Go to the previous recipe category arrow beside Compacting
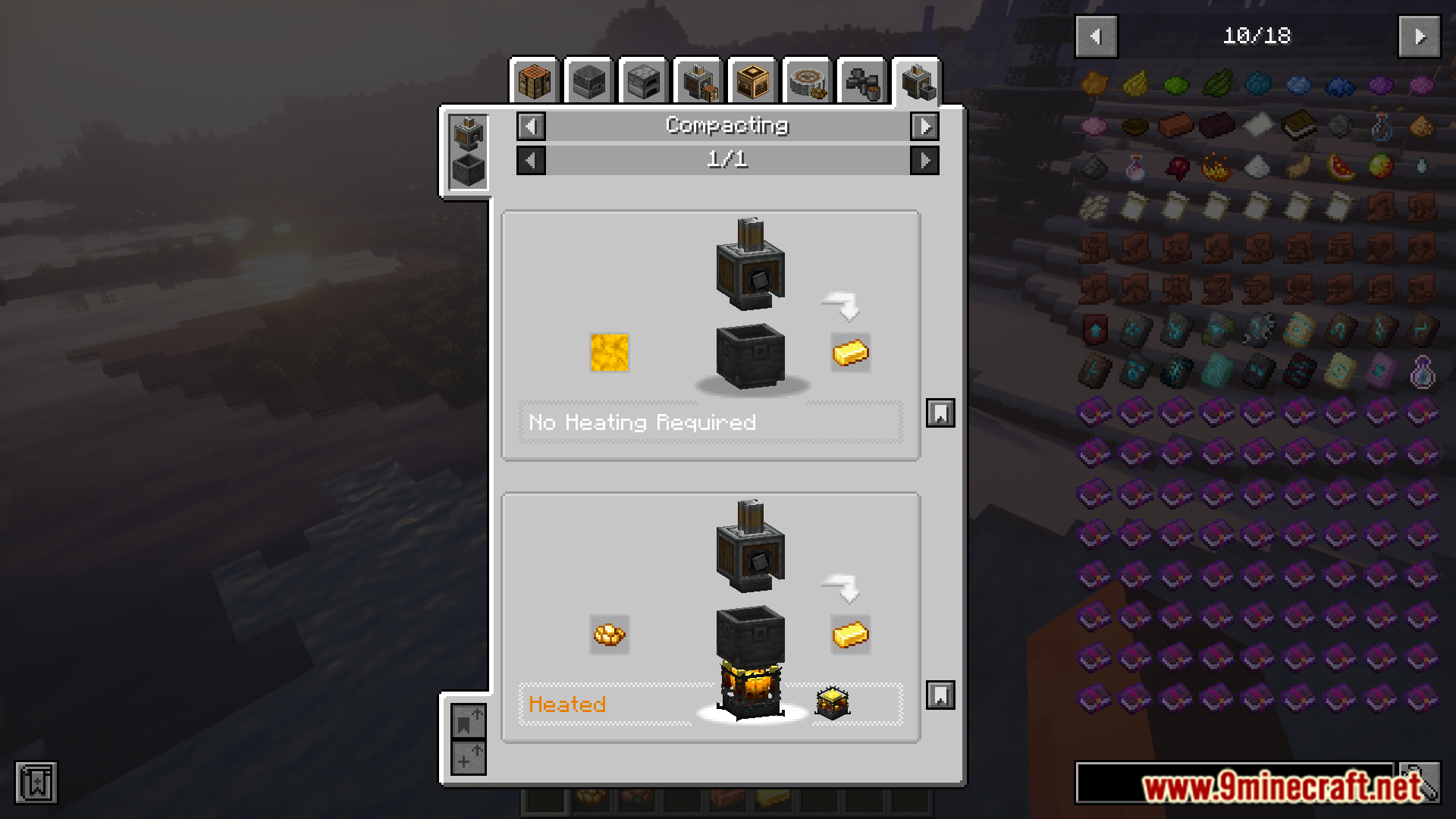The height and width of the screenshot is (819, 1456). [x=531, y=126]
